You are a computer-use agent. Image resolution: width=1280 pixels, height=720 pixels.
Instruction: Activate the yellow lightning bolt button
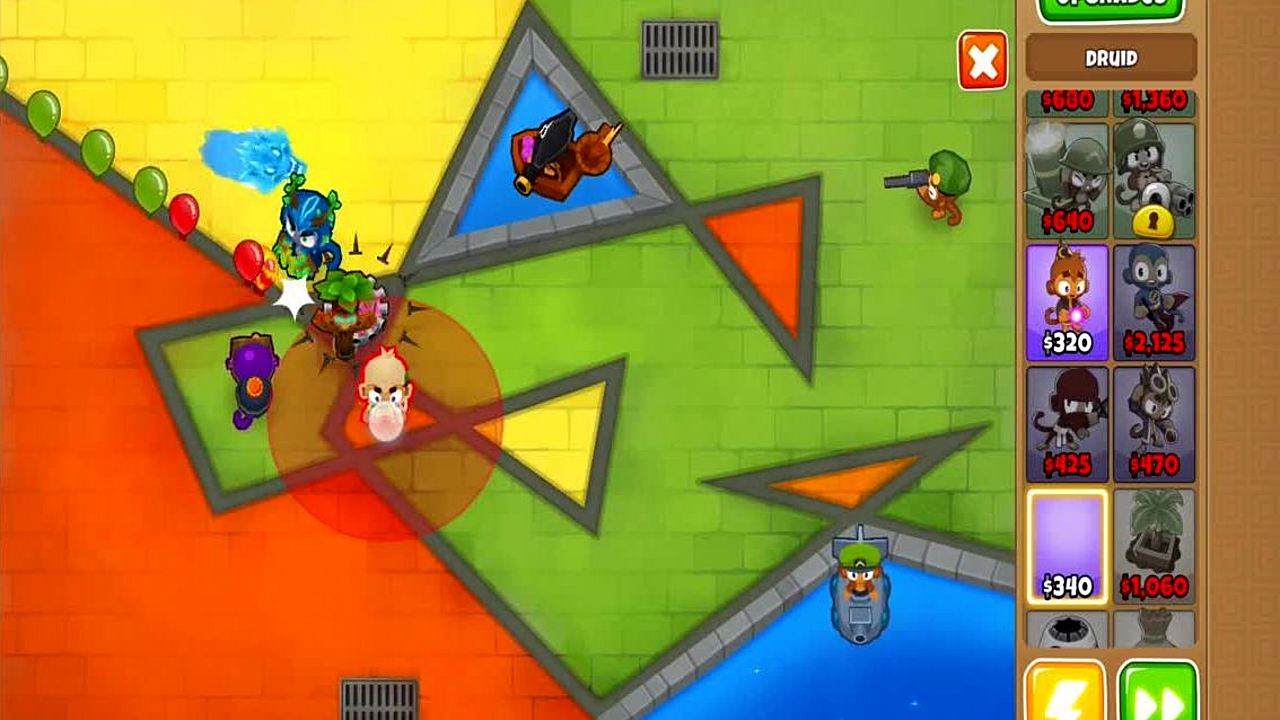1065,692
